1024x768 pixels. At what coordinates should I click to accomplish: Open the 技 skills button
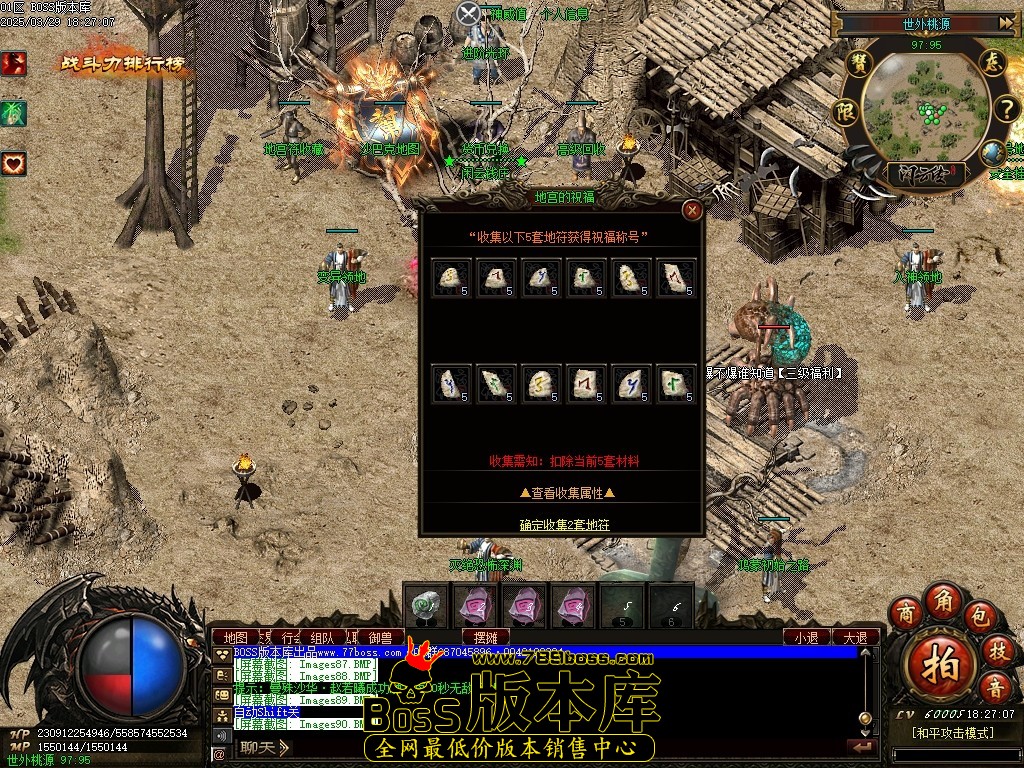(x=998, y=649)
